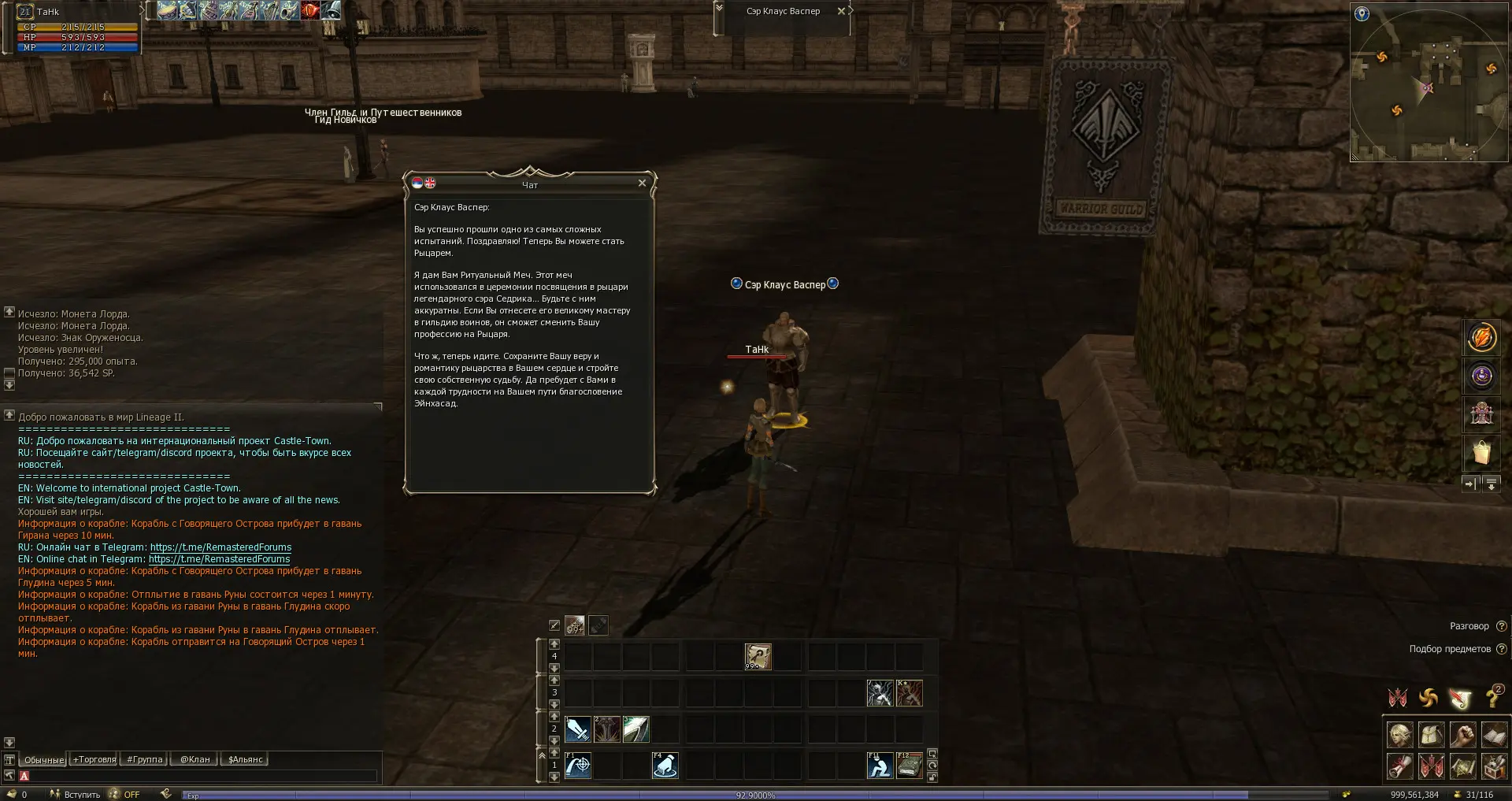The image size is (1512, 801).
Task: Switch to the +Торговля chat tab
Action: pyautogui.click(x=94, y=759)
